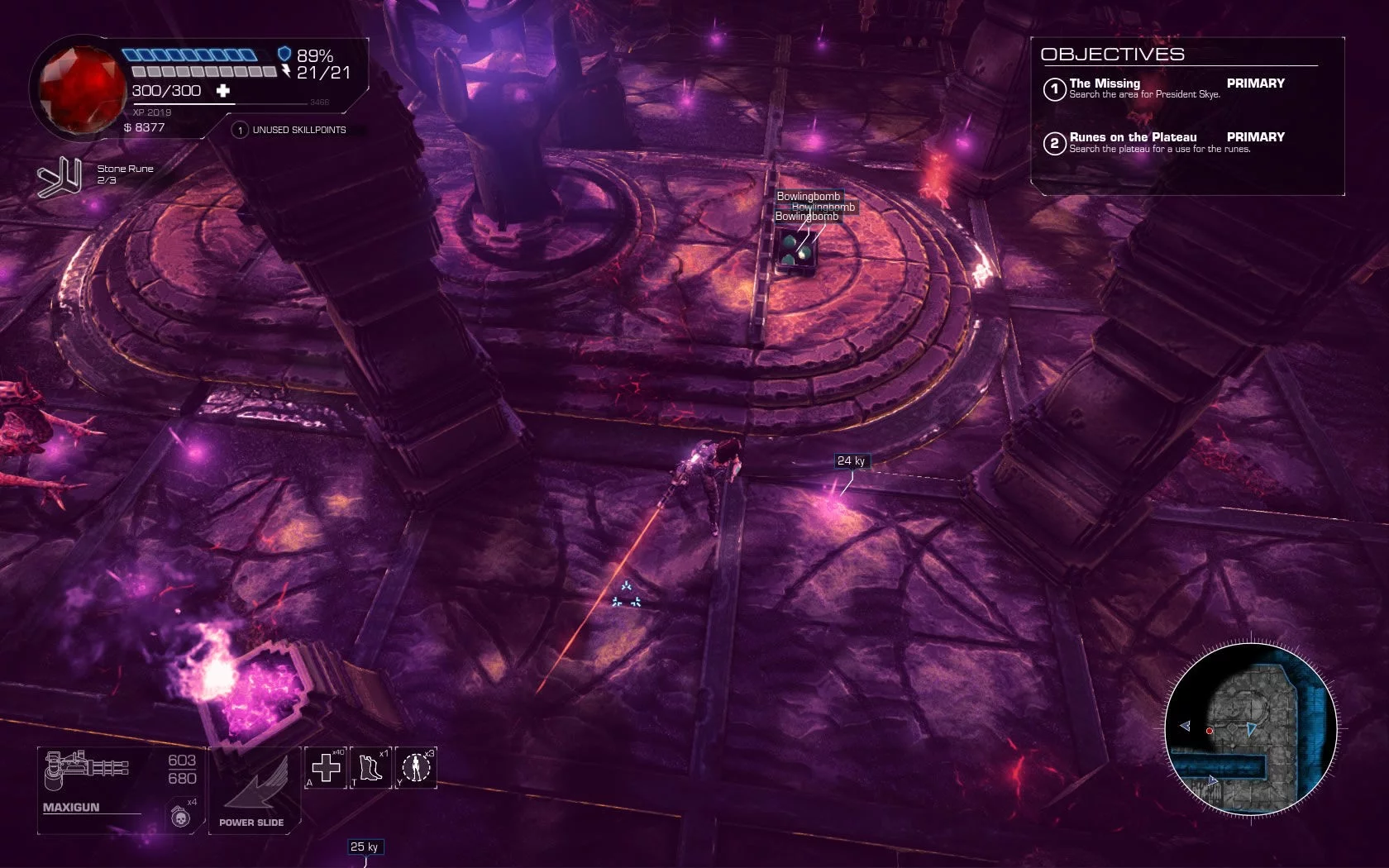The height and width of the screenshot is (868, 1389).
Task: Click the red gem character portrait
Action: coord(79,88)
